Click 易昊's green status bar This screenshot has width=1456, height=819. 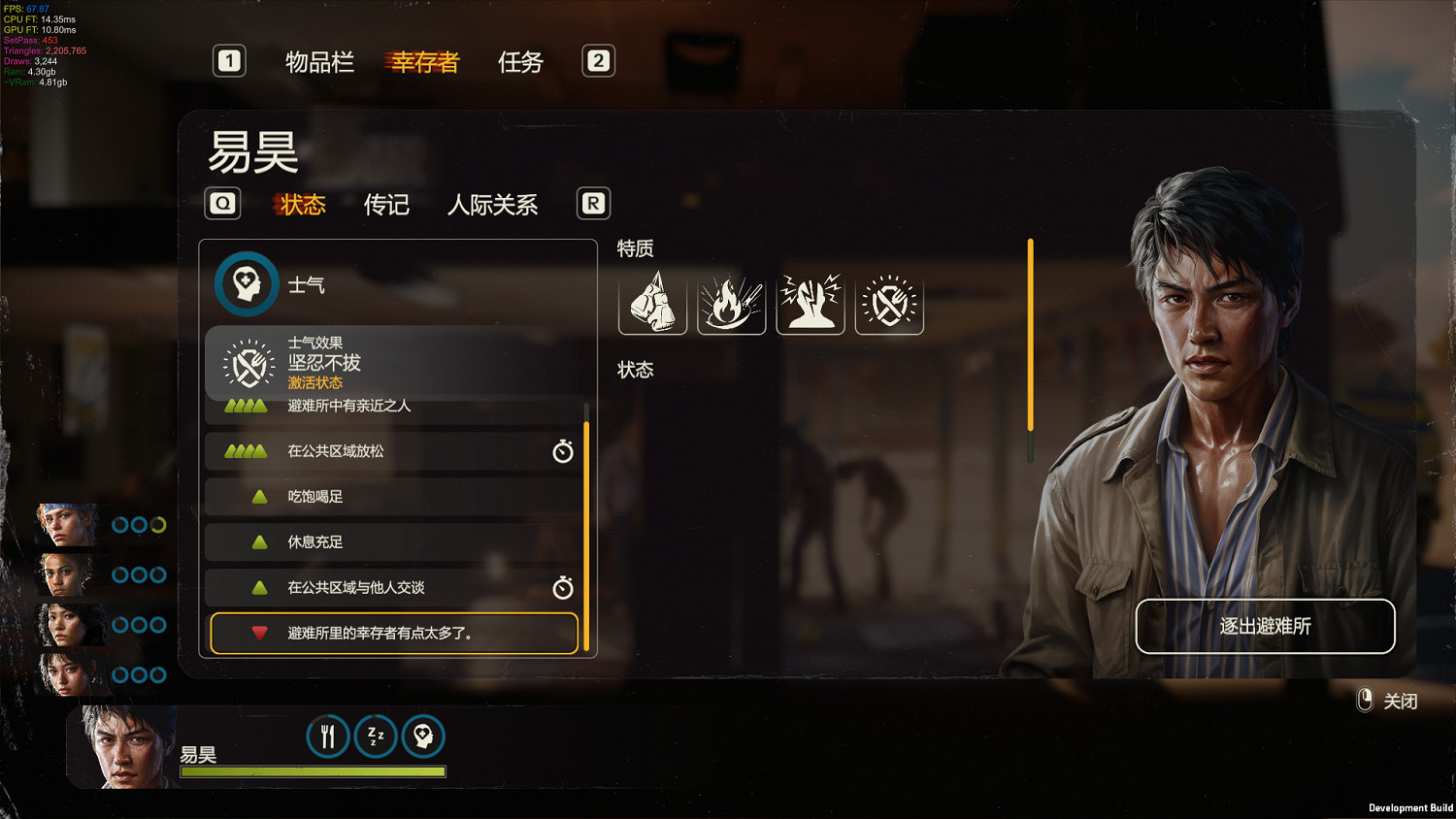click(311, 770)
